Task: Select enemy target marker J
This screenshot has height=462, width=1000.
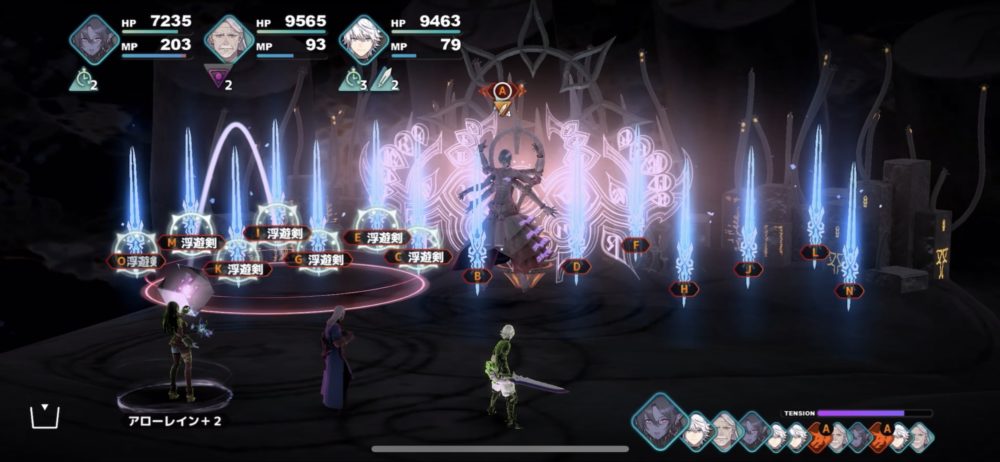Action: [748, 268]
